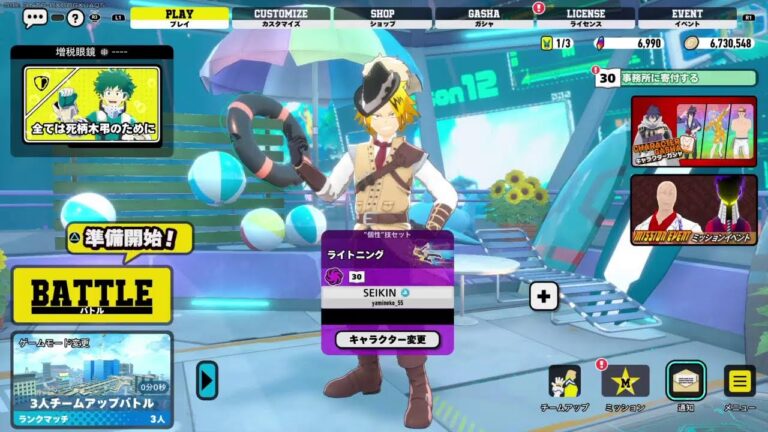
Task: Open the GASHA tab
Action: tap(484, 17)
